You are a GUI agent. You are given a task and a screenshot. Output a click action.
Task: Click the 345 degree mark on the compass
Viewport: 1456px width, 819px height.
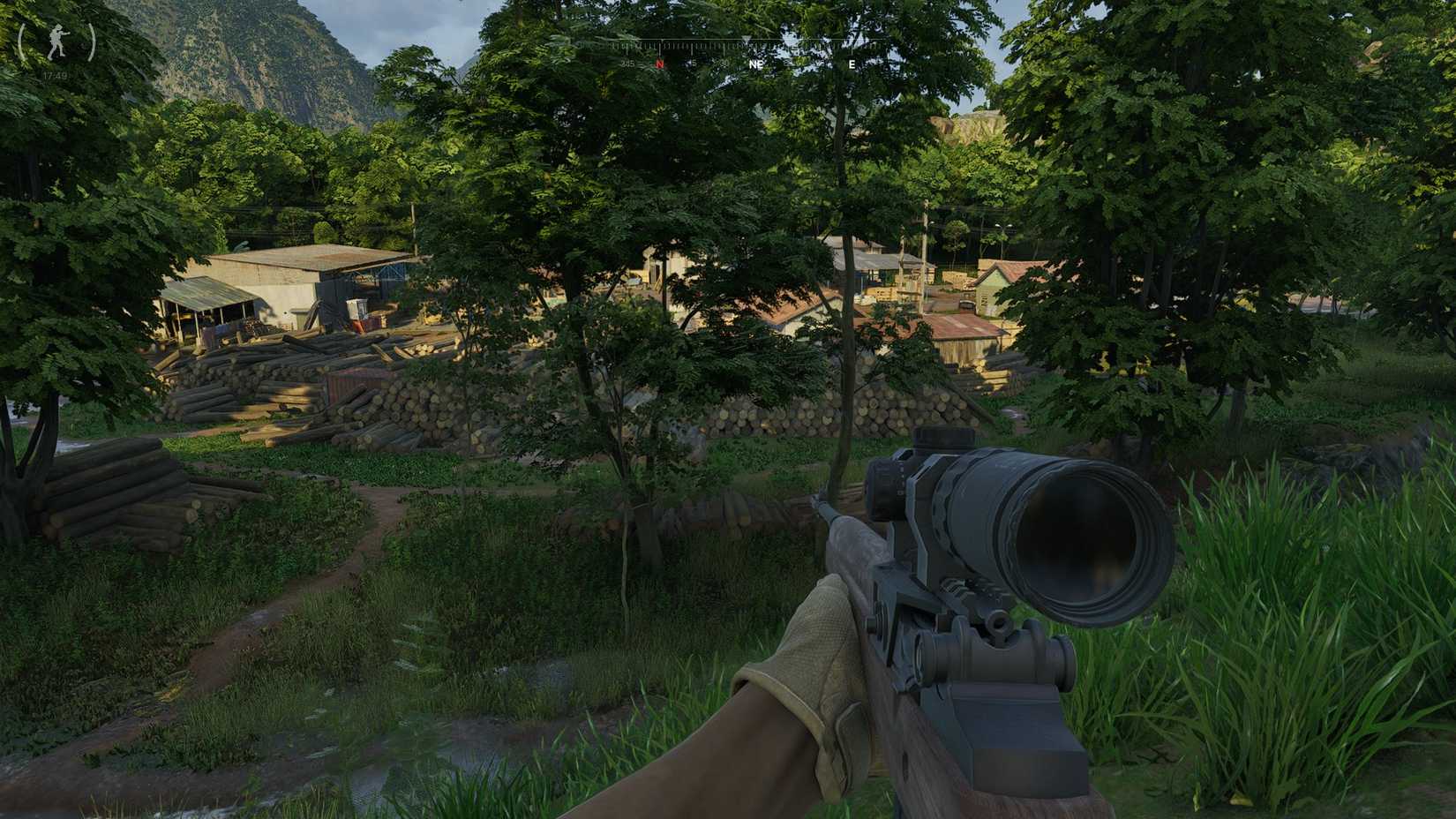coord(629,64)
